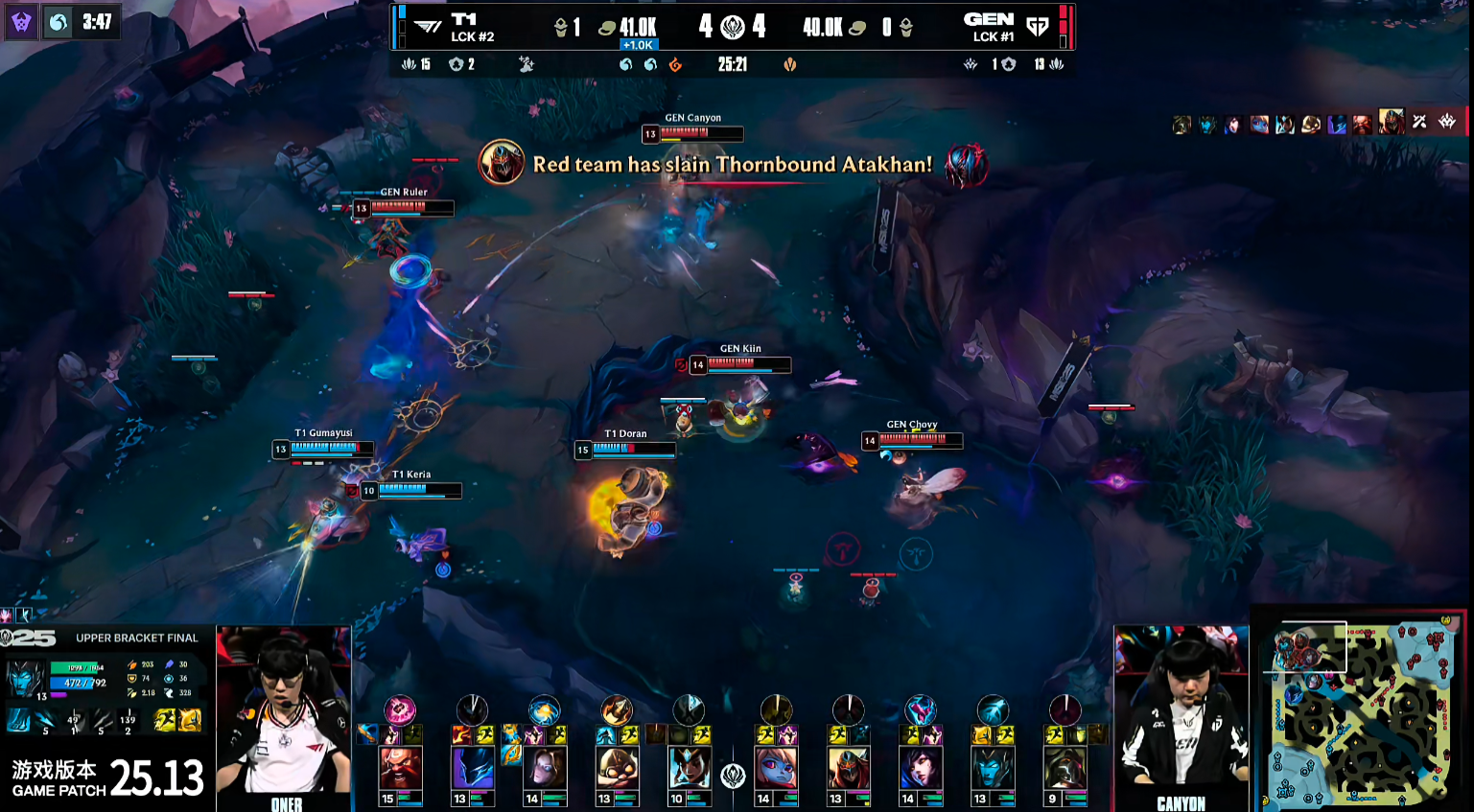The image size is (1474, 812).
Task: Click the center emblem between team portrait rows
Action: 733,776
